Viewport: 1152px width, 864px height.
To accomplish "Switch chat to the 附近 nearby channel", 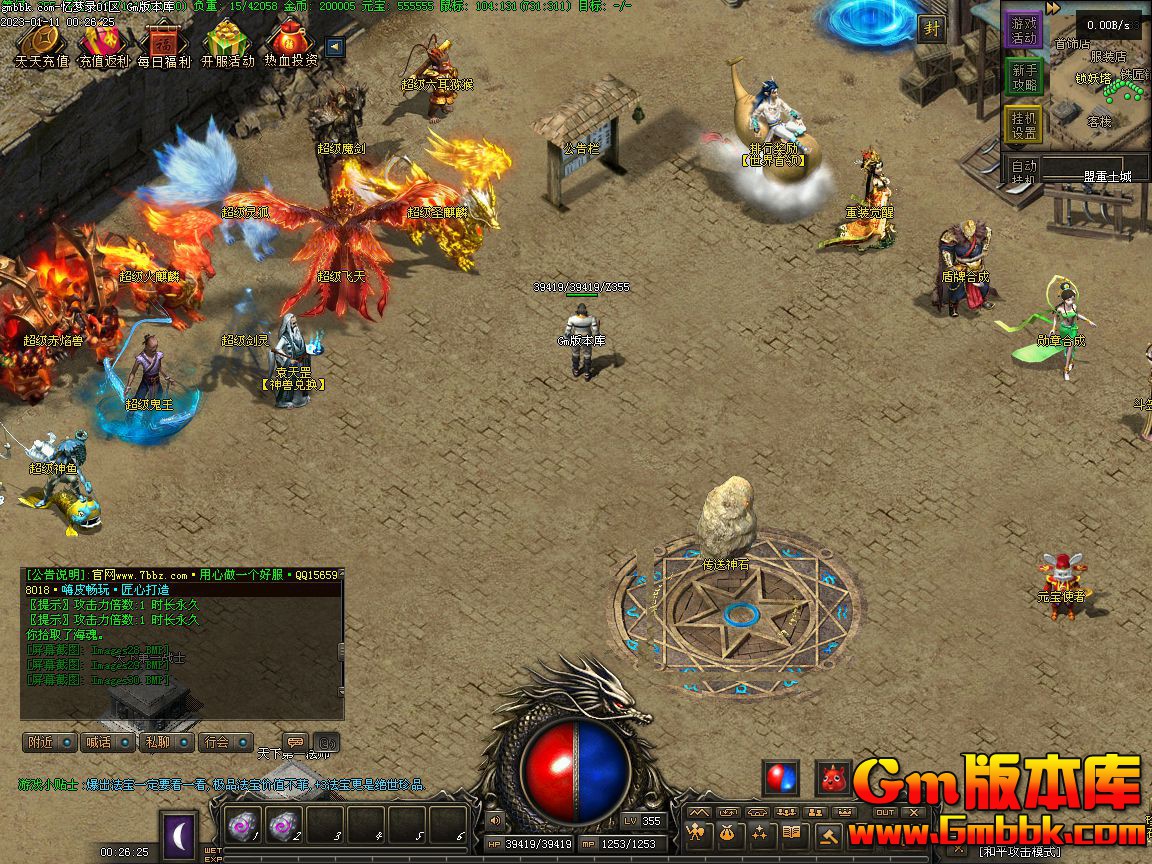I will 50,742.
